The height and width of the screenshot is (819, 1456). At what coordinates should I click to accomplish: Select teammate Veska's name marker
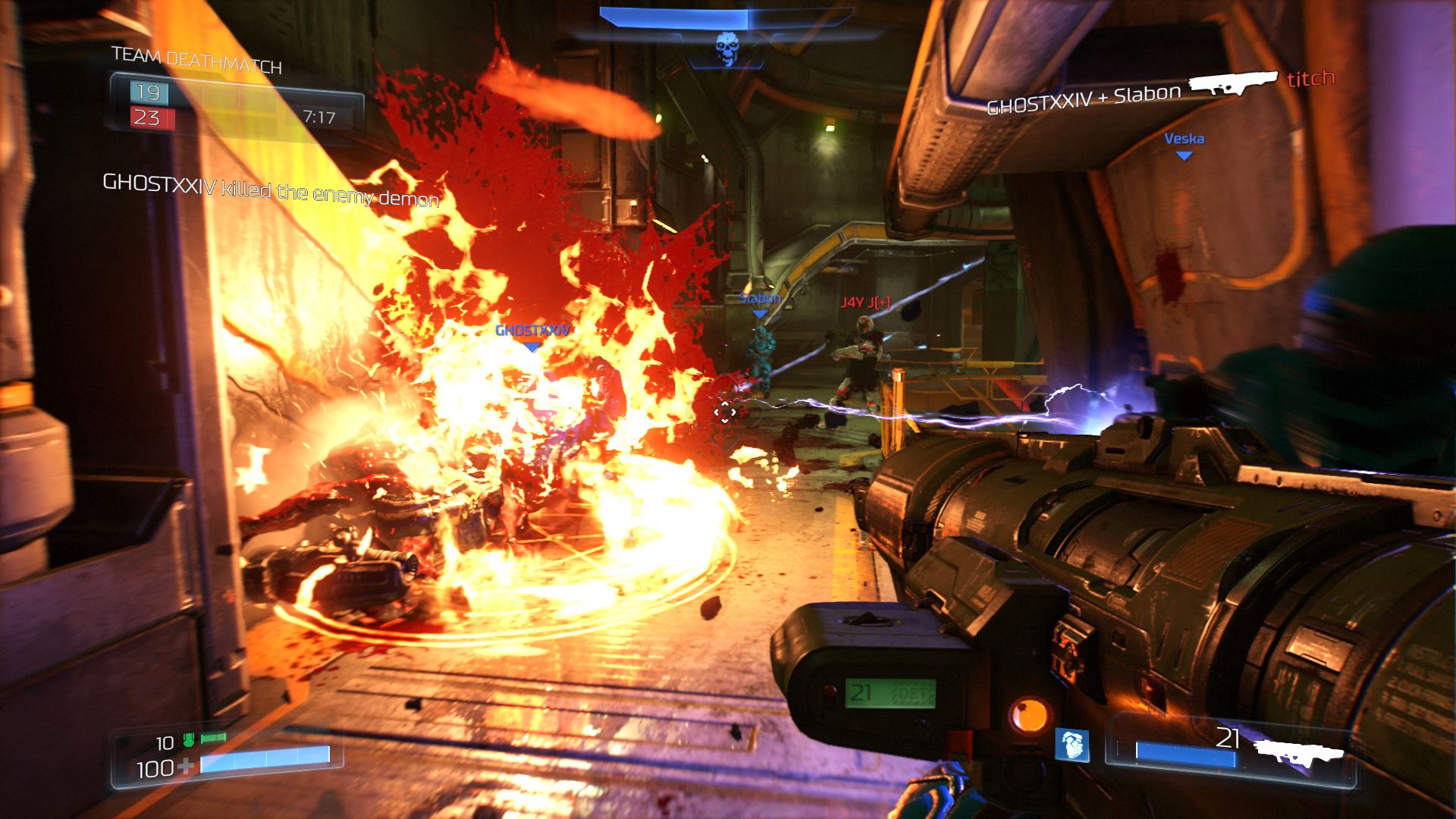click(1184, 139)
